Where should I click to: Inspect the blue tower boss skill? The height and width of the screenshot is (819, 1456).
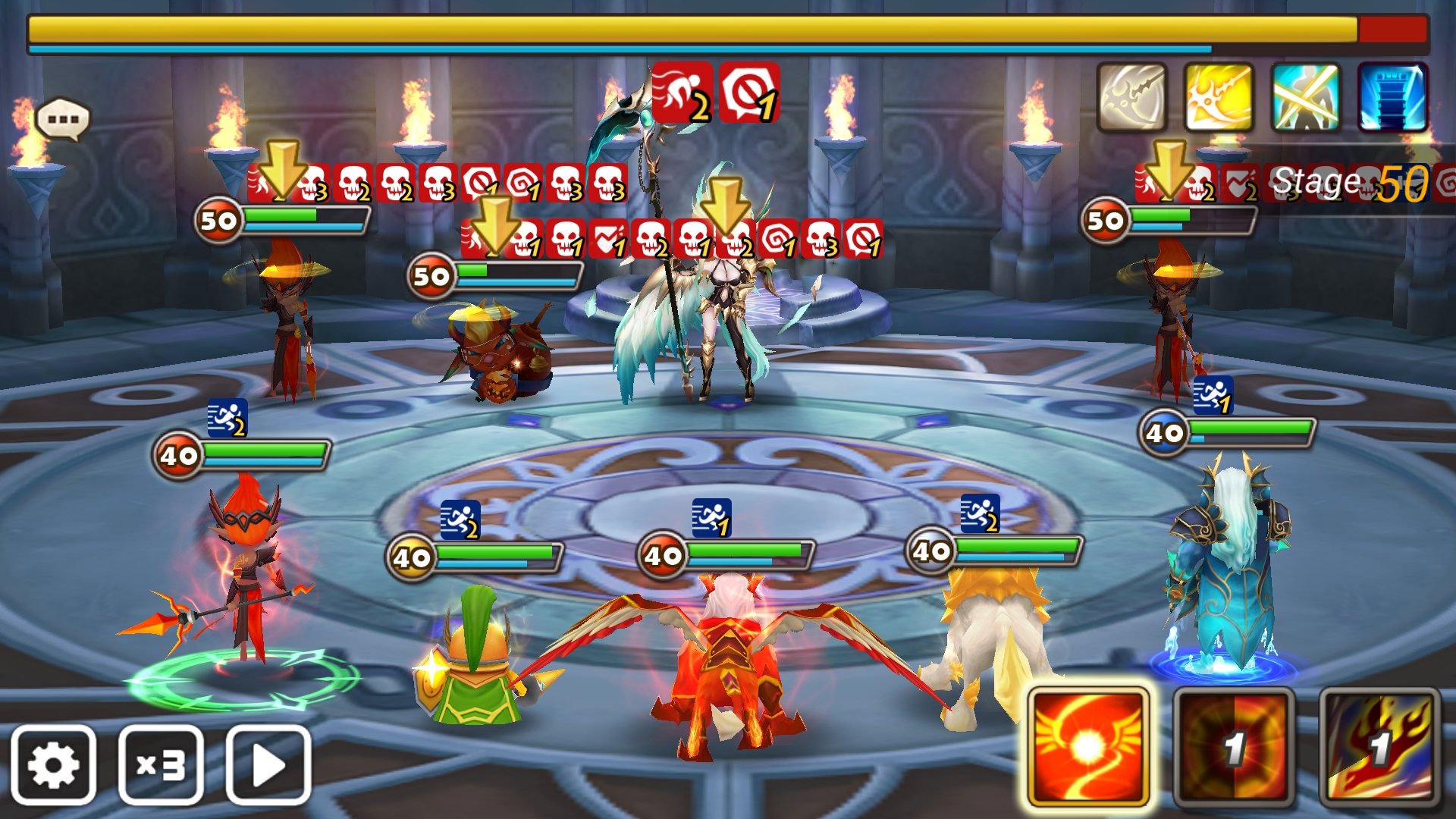(1392, 98)
